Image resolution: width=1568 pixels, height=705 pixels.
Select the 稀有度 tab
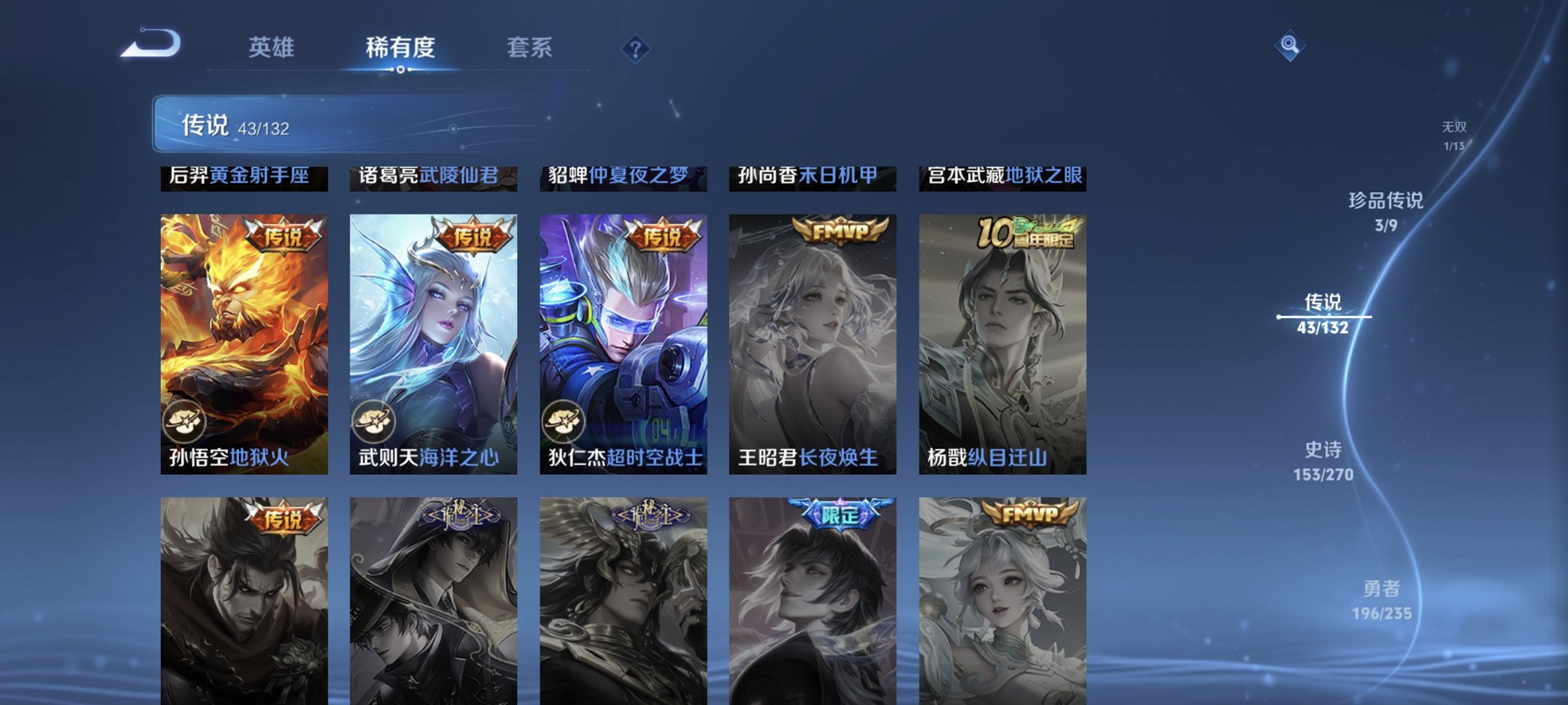(x=401, y=48)
